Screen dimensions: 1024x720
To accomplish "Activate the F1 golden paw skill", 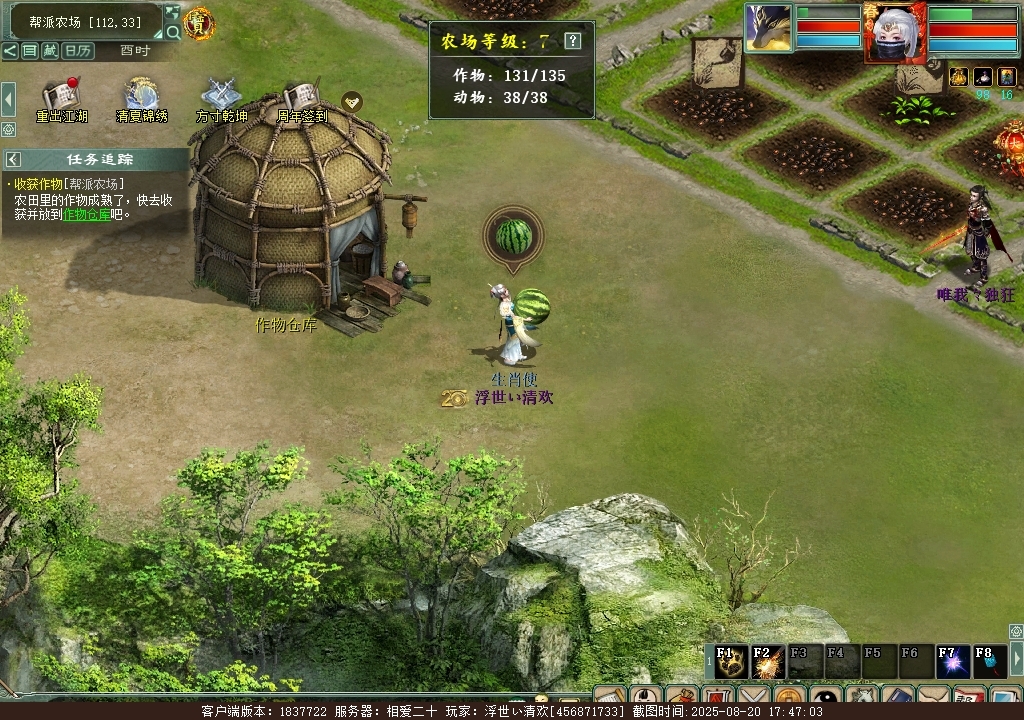I will click(731, 662).
